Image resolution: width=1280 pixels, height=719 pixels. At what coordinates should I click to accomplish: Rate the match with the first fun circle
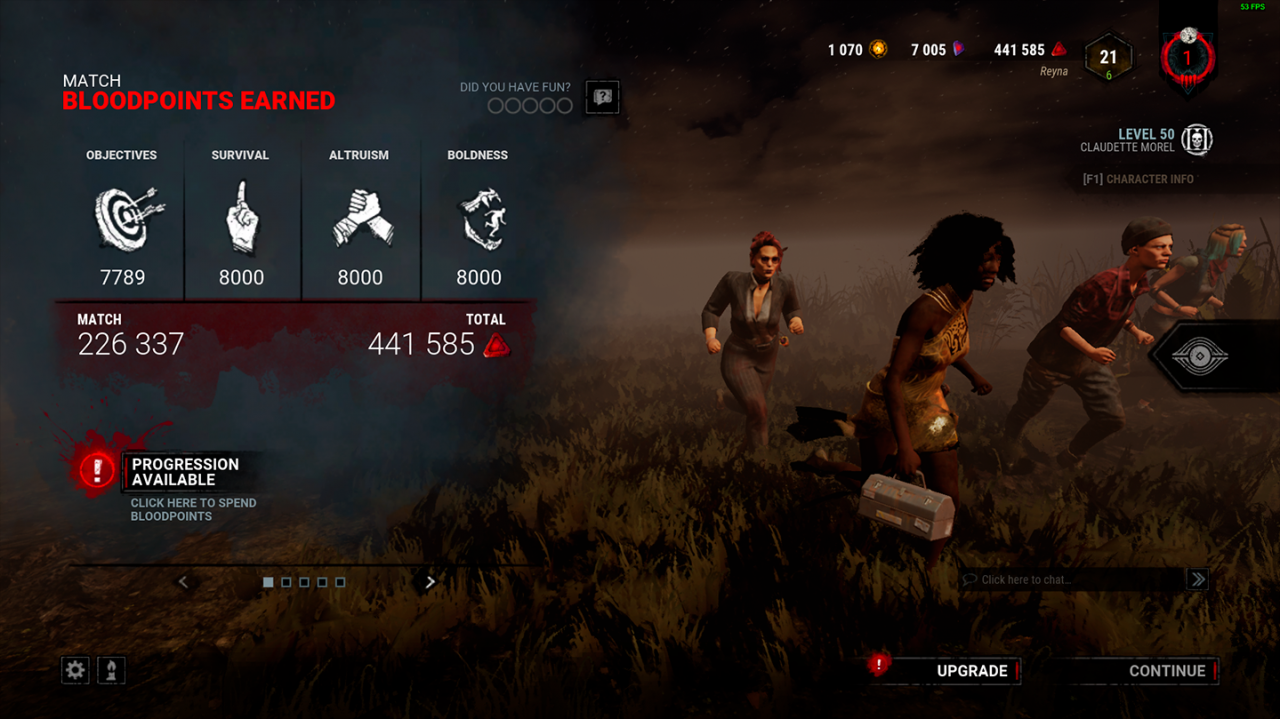tap(495, 106)
